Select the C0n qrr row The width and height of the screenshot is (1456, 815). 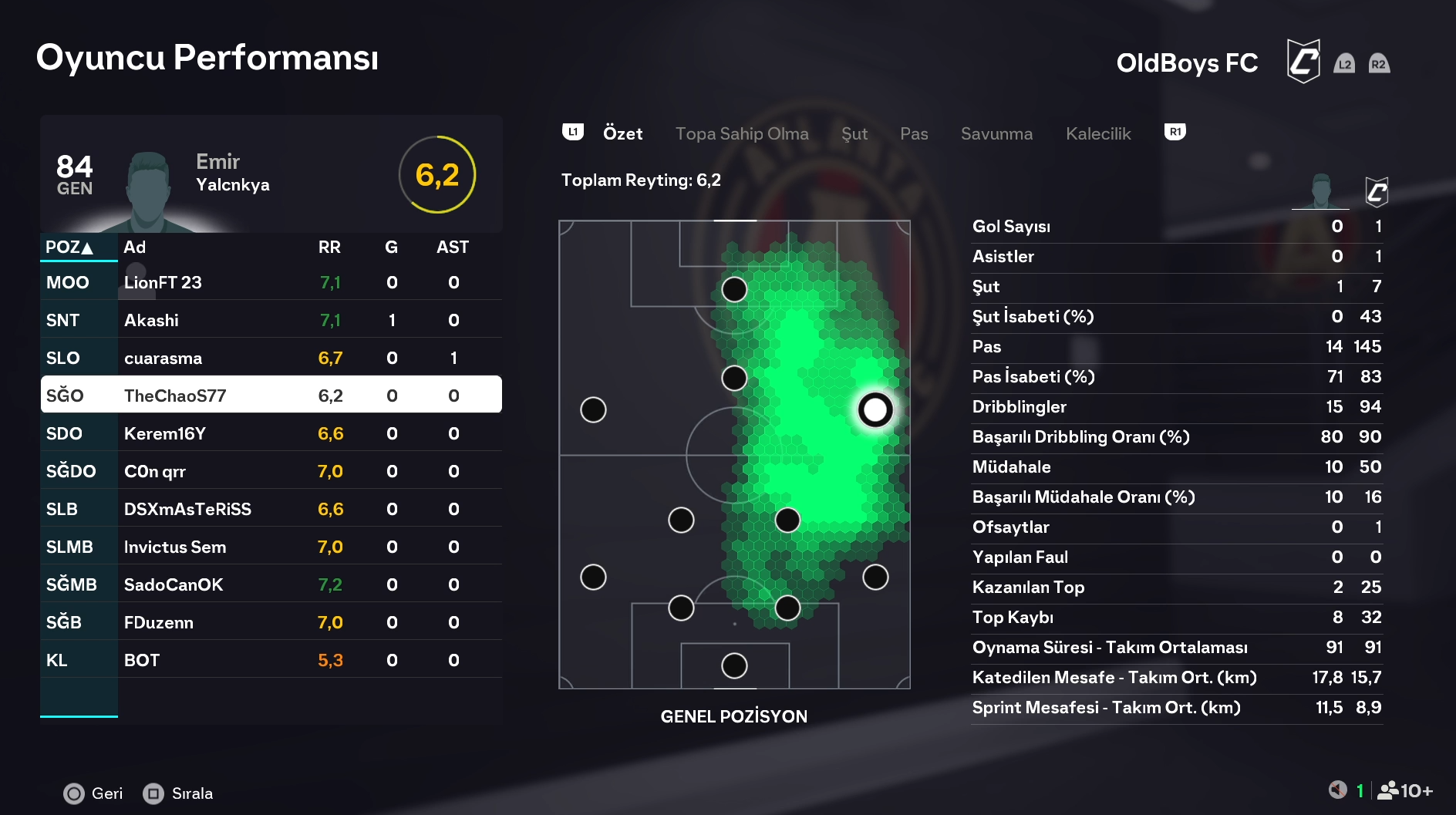click(271, 471)
